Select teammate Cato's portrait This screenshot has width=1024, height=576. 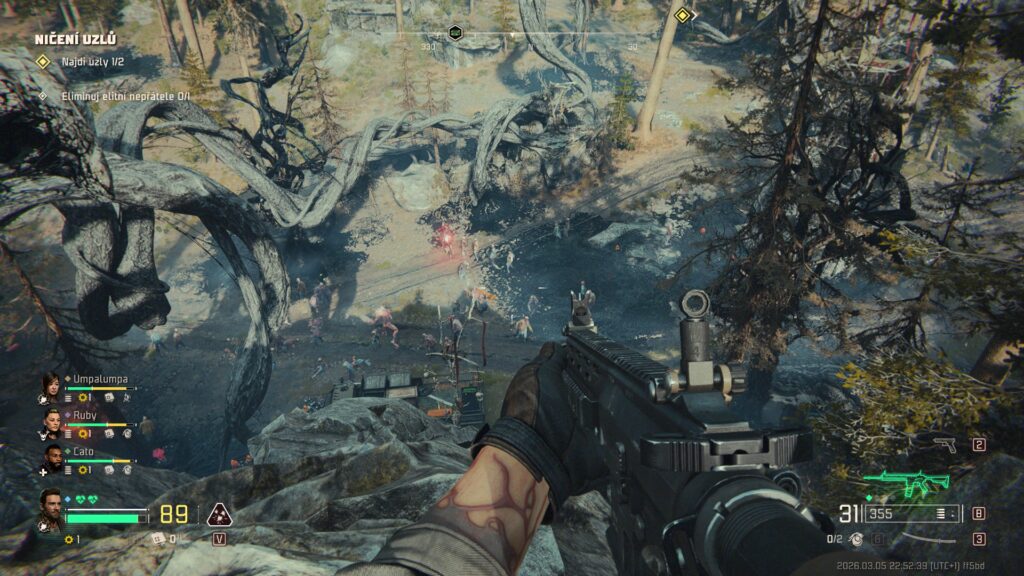pyautogui.click(x=50, y=459)
